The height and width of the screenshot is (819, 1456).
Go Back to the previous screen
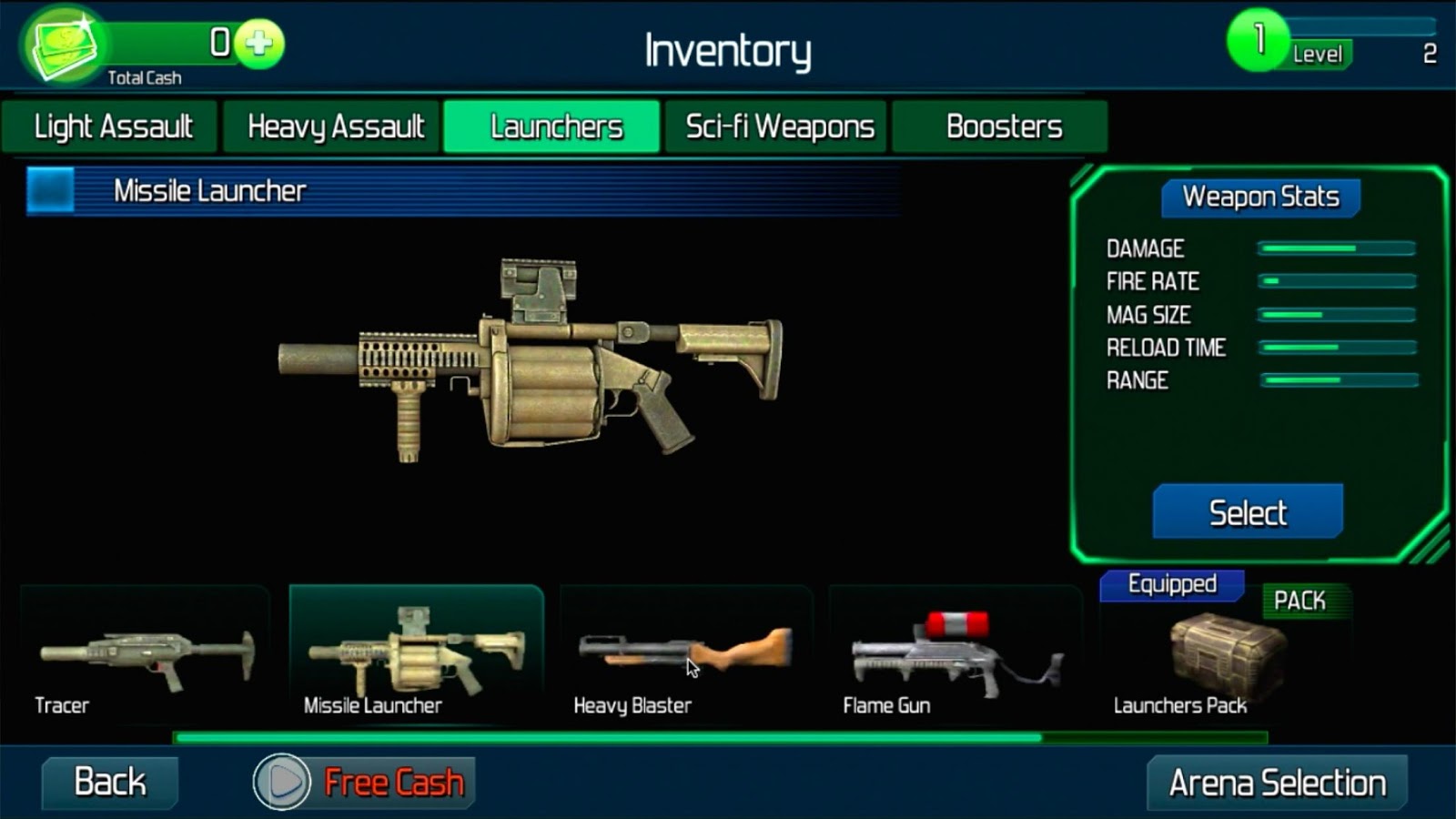pos(110,782)
